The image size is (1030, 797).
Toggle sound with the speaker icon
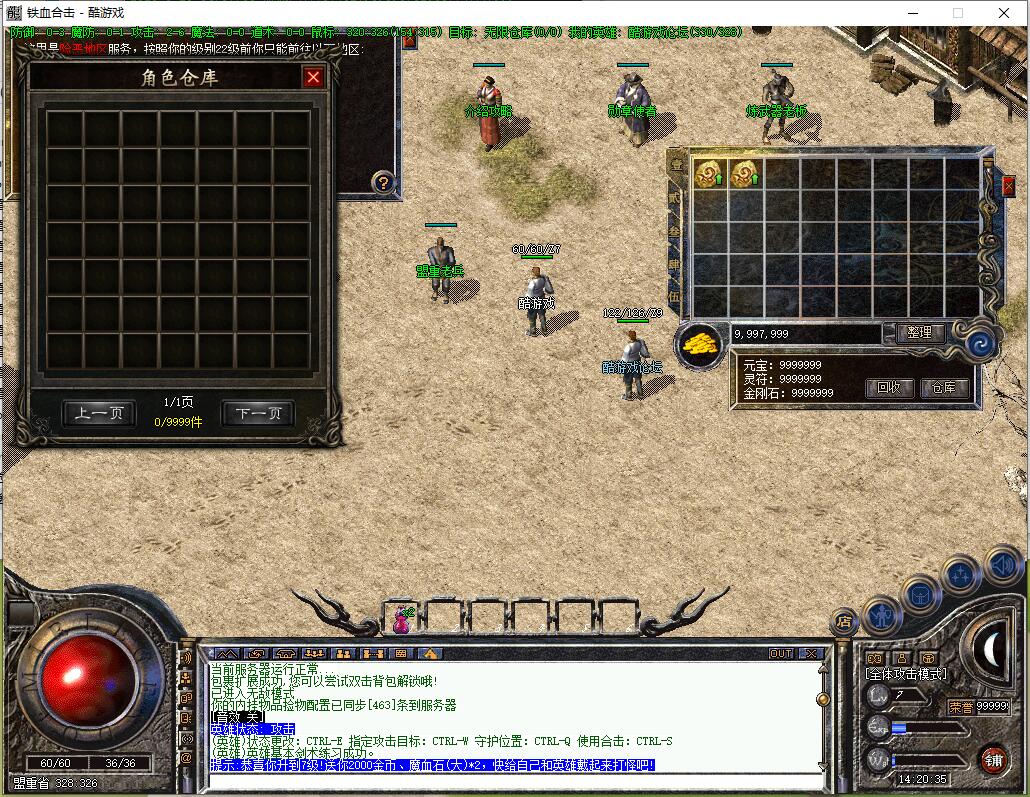point(1001,566)
